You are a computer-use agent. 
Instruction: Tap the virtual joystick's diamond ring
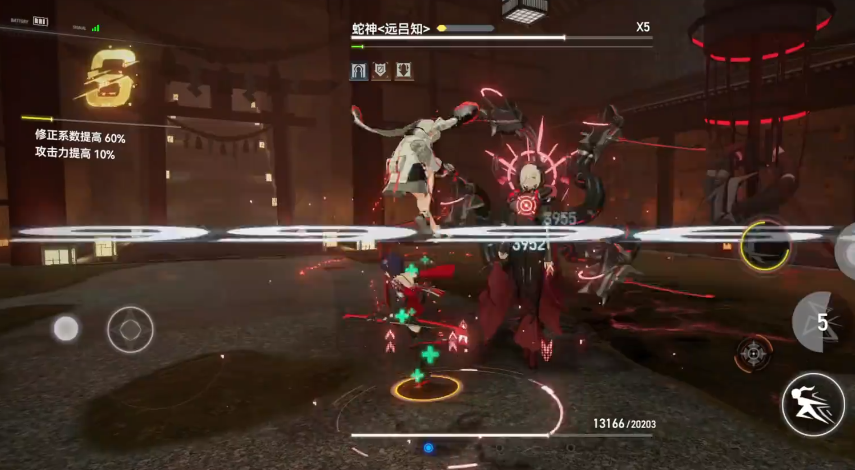[x=130, y=329]
